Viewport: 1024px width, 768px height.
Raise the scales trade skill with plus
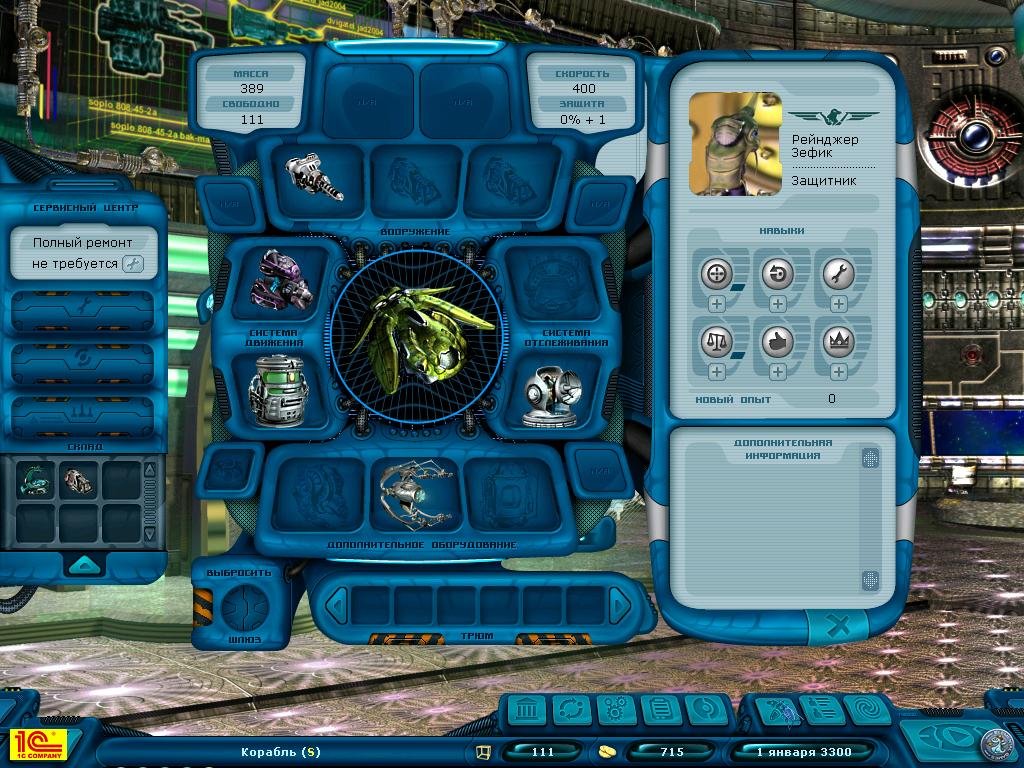(x=716, y=372)
